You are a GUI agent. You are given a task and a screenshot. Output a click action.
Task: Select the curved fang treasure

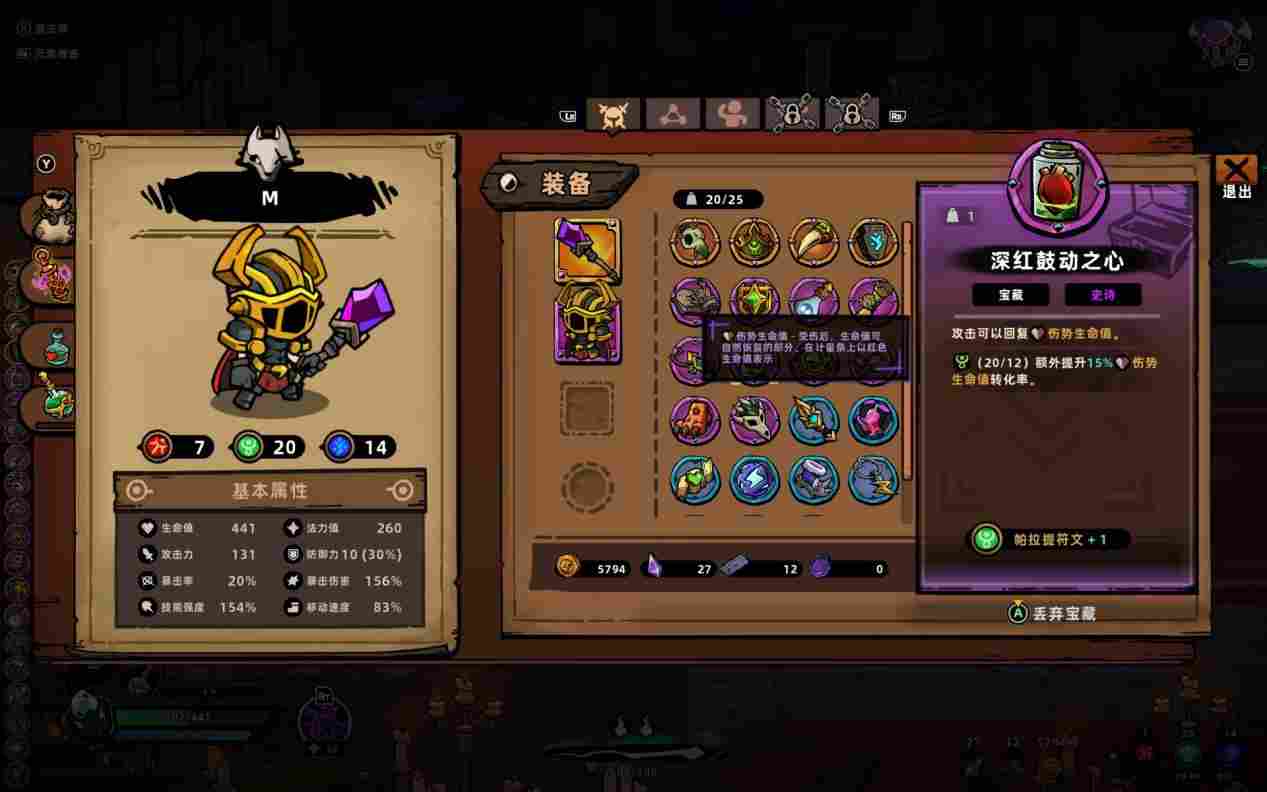point(814,242)
